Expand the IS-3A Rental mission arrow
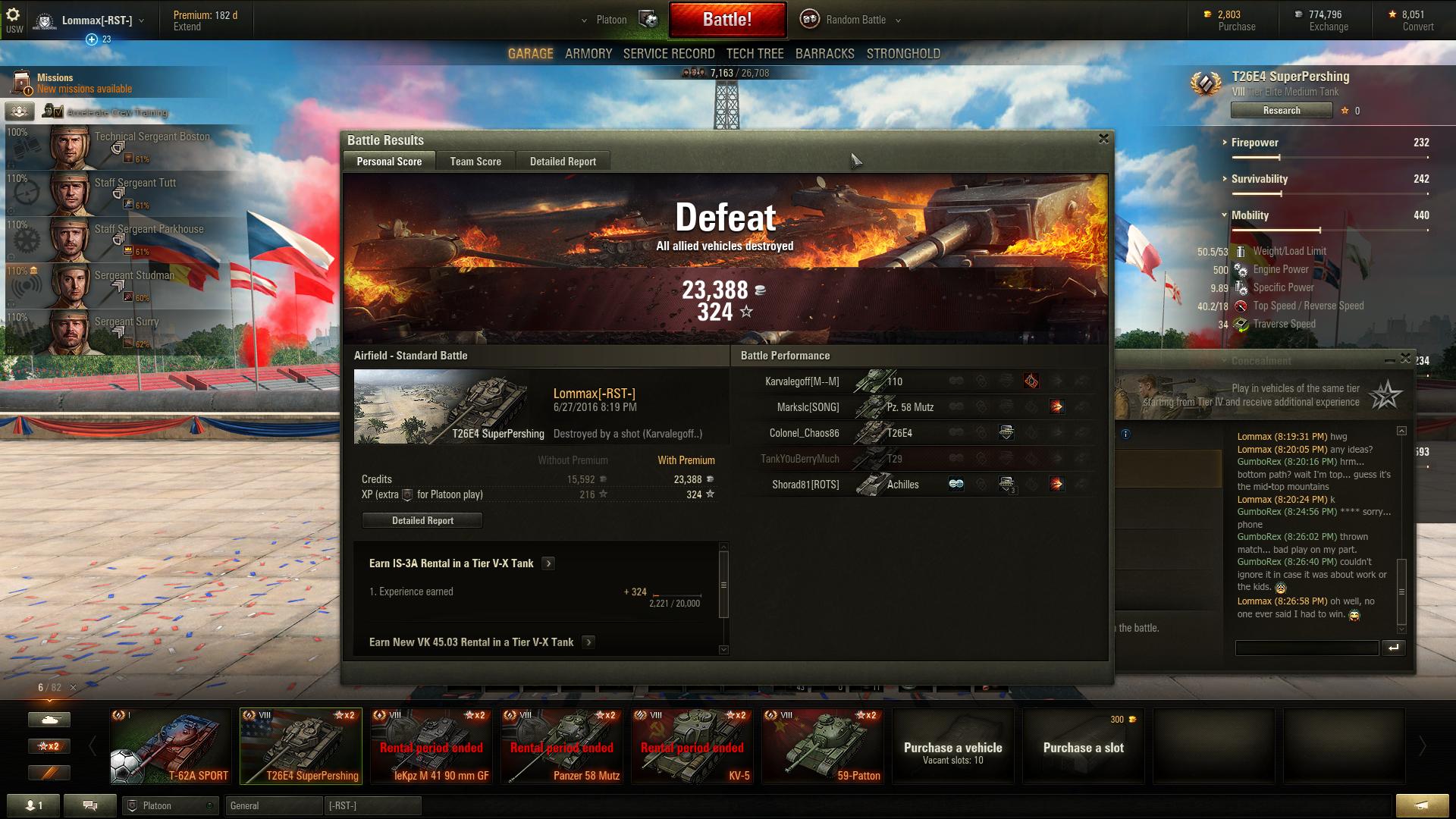1456x819 pixels. (549, 563)
